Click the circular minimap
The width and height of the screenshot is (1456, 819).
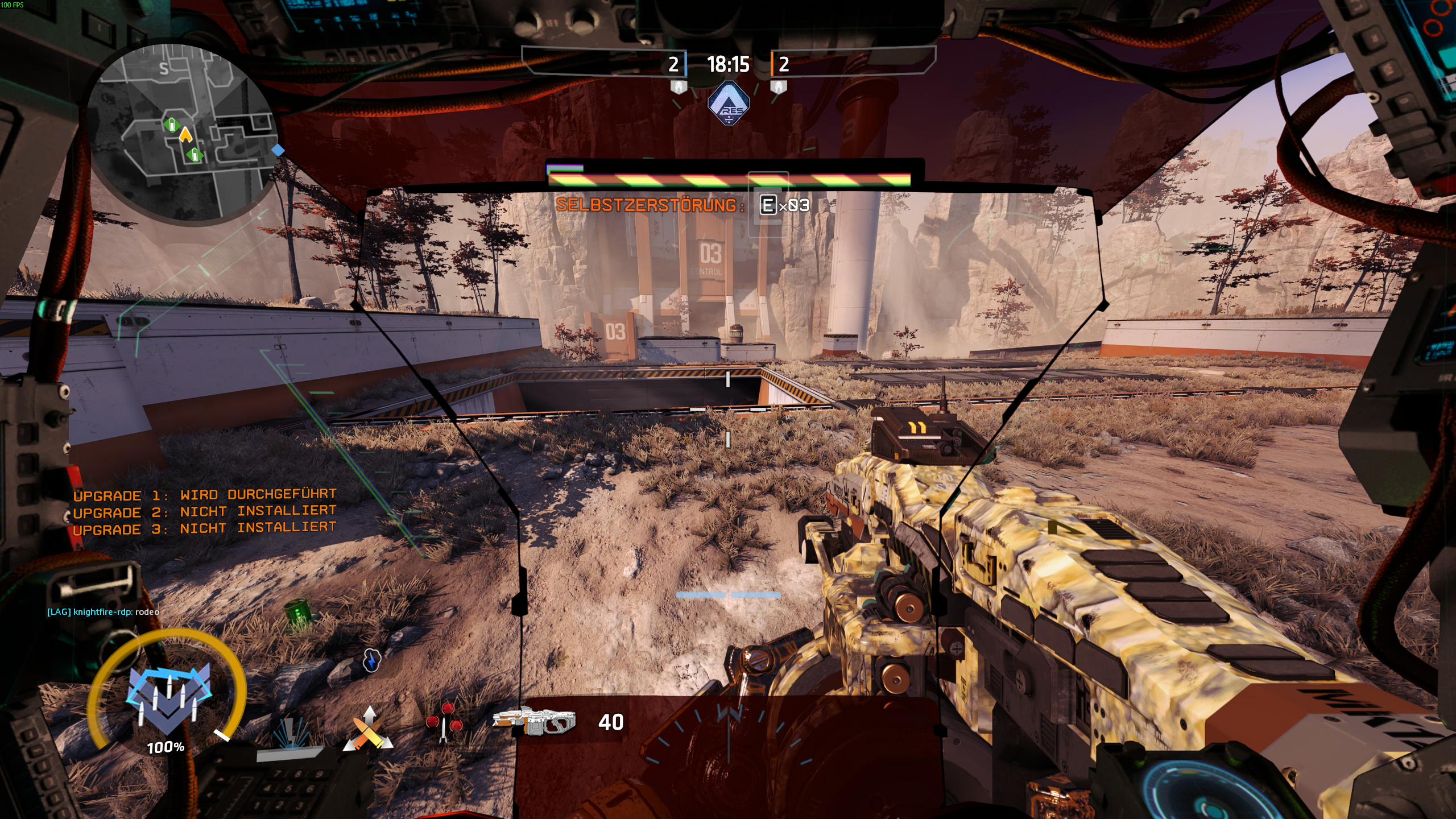(181, 132)
